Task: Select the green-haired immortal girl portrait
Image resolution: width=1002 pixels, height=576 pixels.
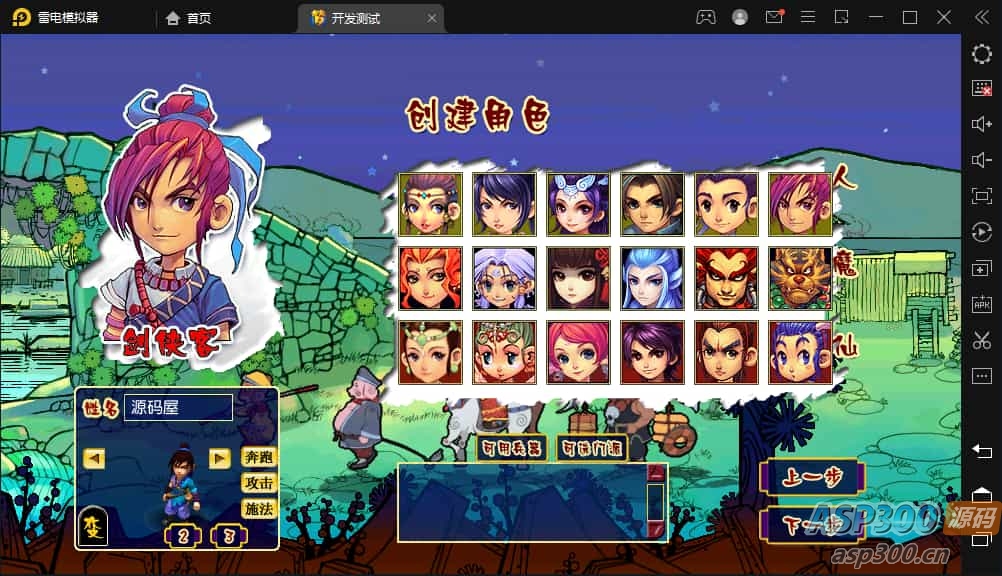Action: click(x=430, y=352)
